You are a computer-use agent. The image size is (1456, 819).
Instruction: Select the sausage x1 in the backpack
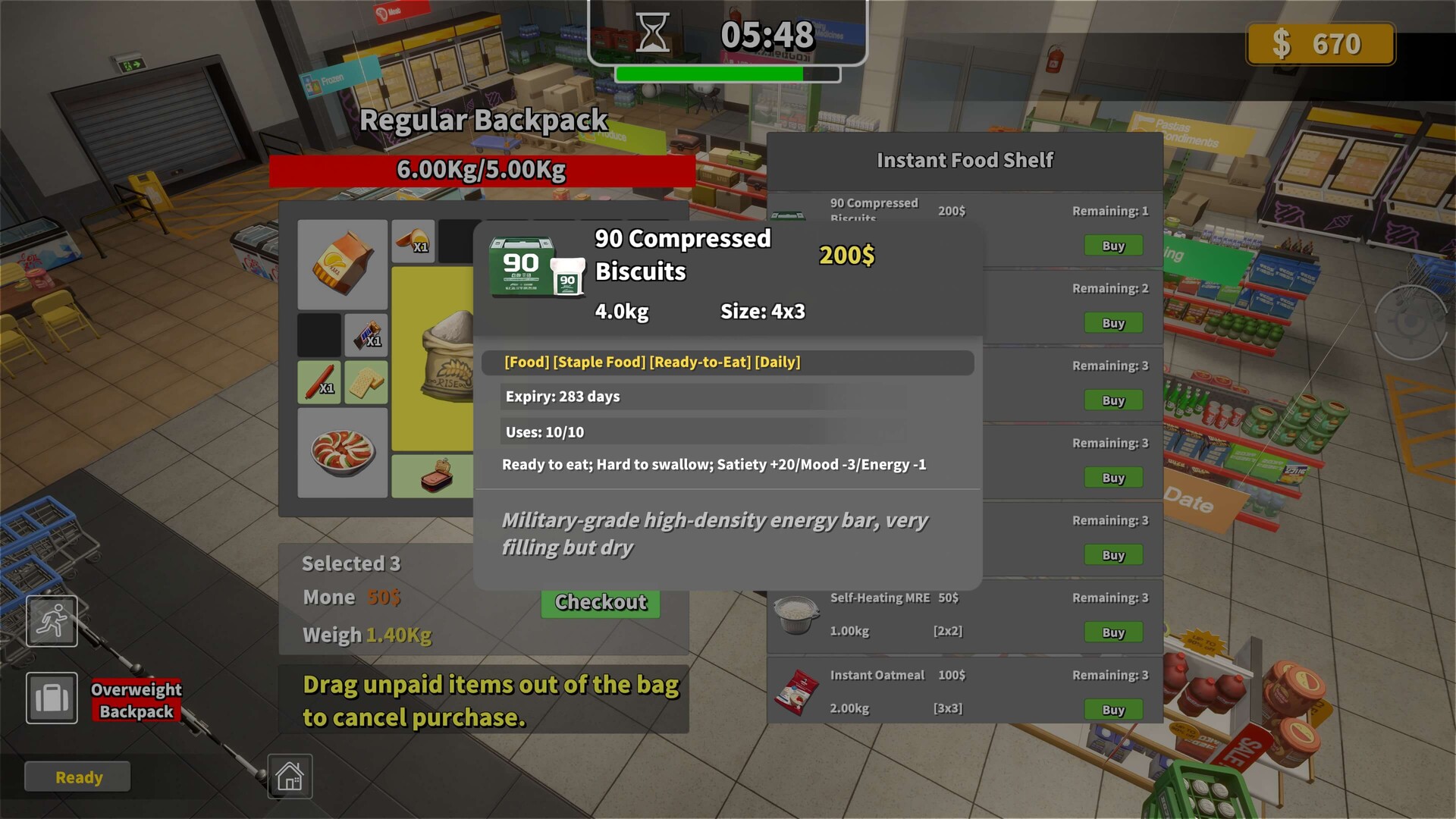click(318, 381)
